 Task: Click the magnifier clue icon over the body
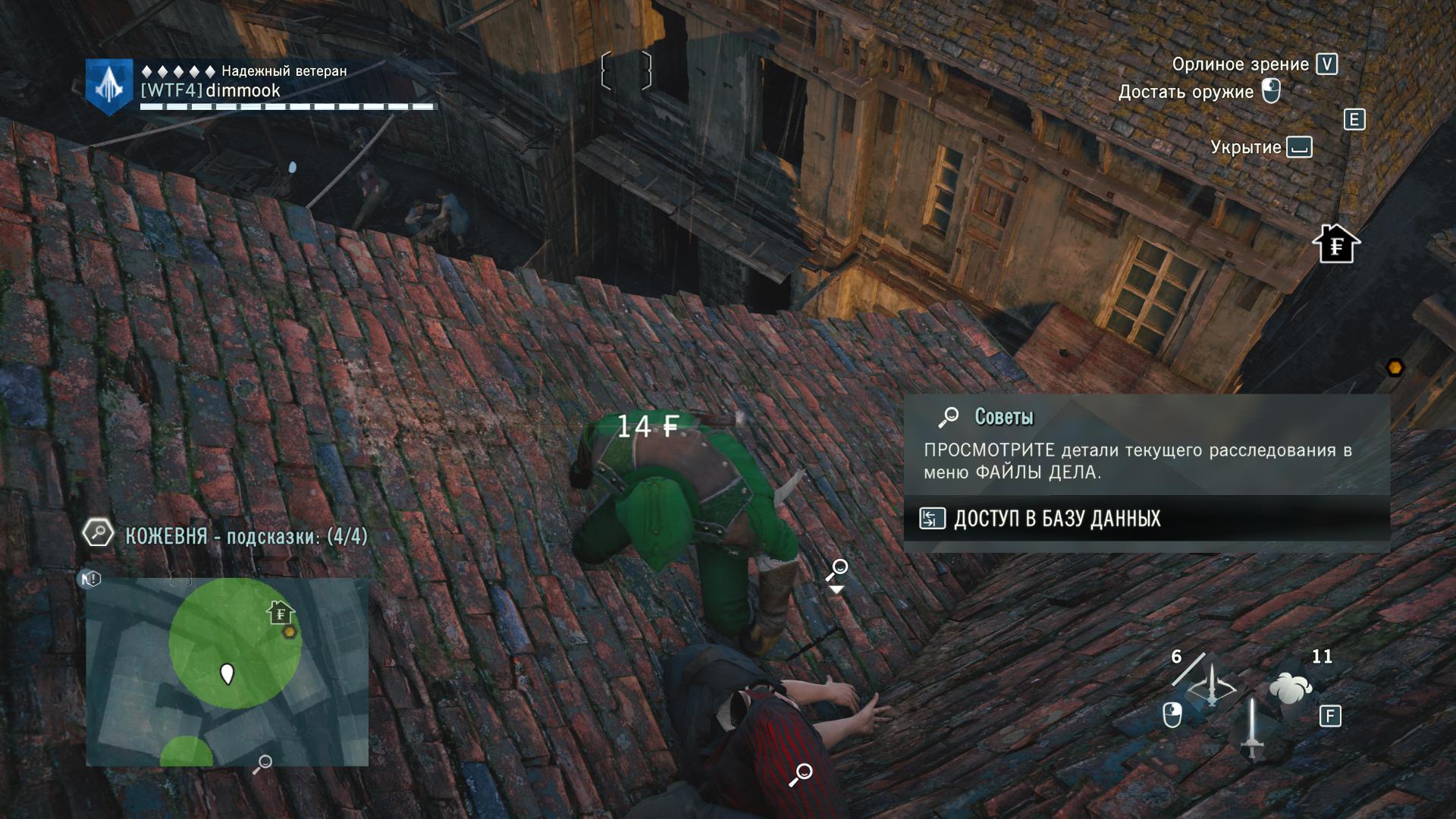[801, 774]
